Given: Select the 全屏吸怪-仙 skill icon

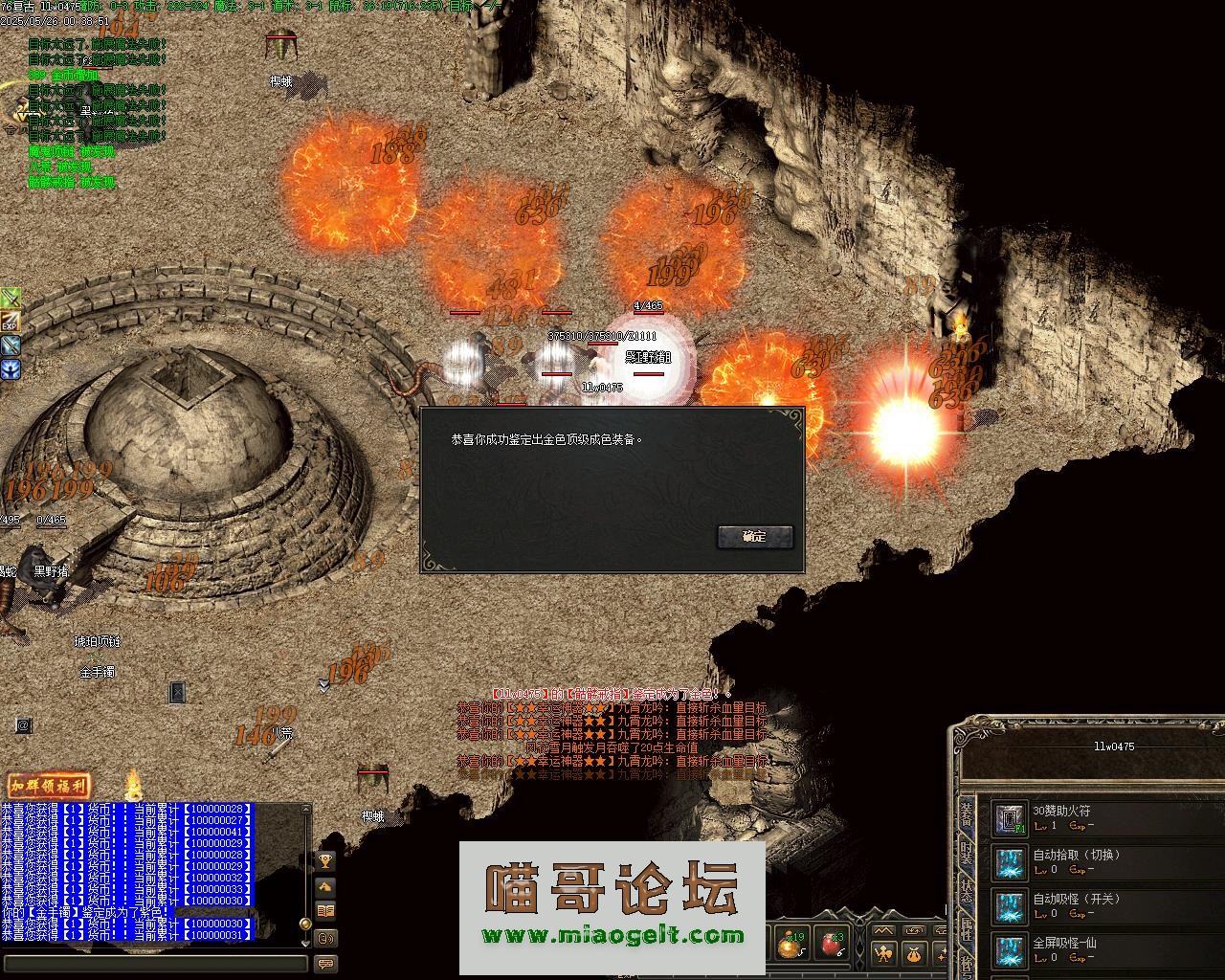Looking at the screenshot, I should coord(1009,949).
